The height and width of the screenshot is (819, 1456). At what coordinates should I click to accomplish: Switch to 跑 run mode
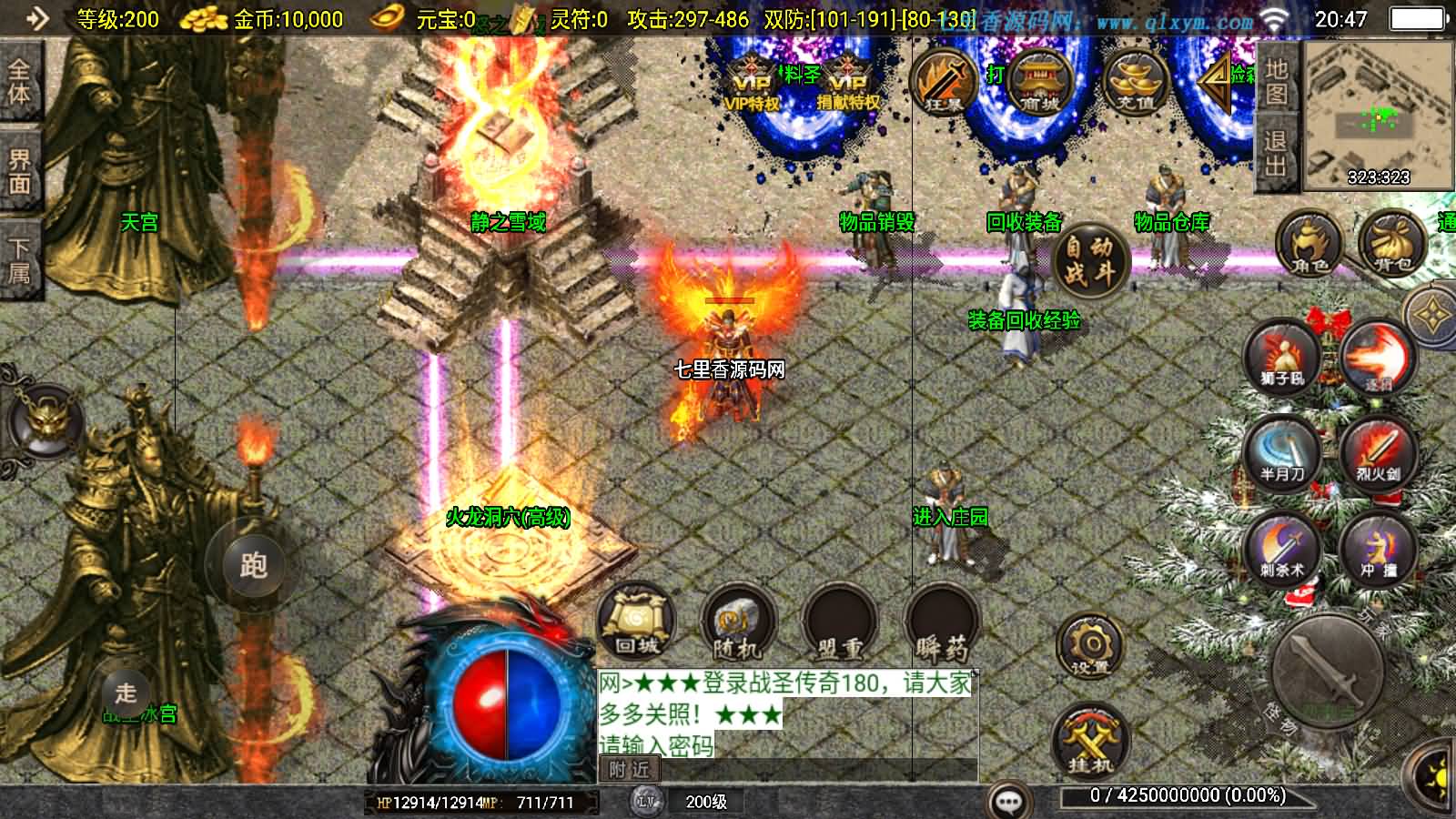(253, 564)
